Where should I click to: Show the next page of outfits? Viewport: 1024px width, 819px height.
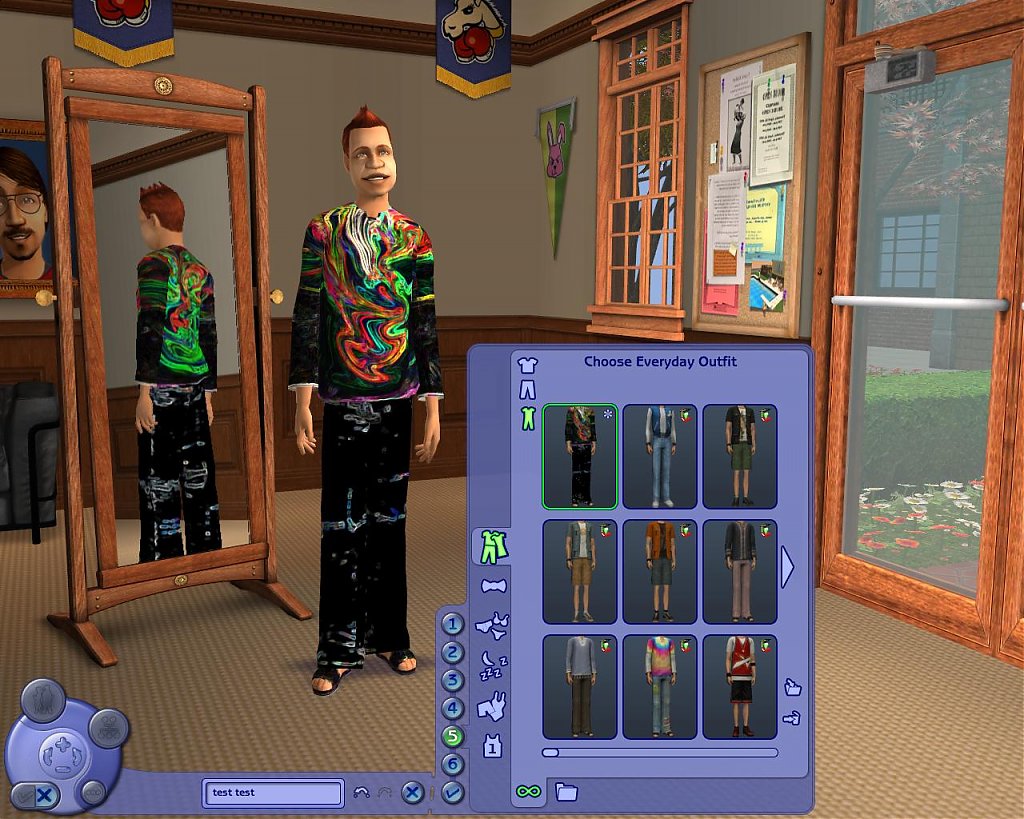click(x=787, y=567)
